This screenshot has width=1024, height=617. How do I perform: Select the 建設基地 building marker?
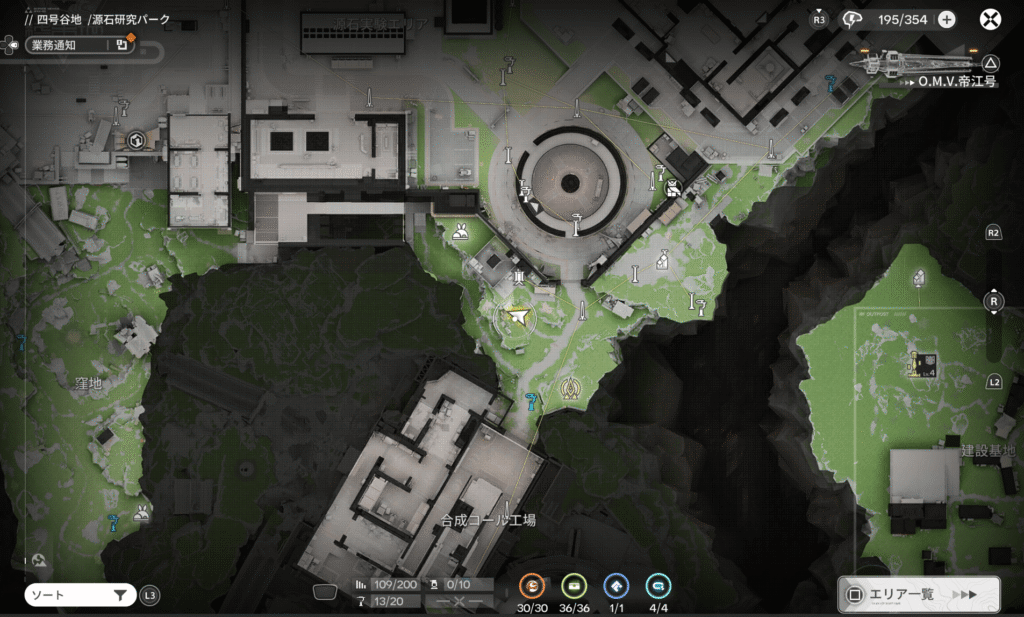(922, 364)
